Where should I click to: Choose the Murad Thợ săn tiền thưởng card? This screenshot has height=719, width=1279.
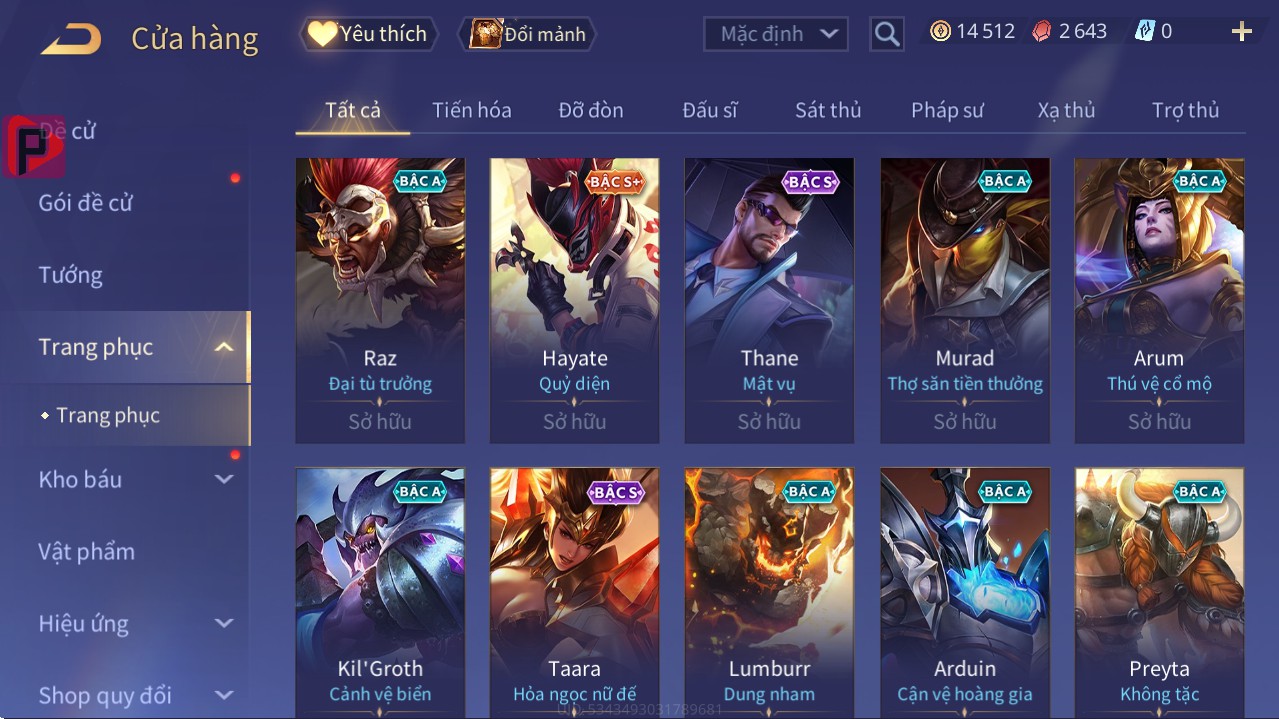pos(964,300)
